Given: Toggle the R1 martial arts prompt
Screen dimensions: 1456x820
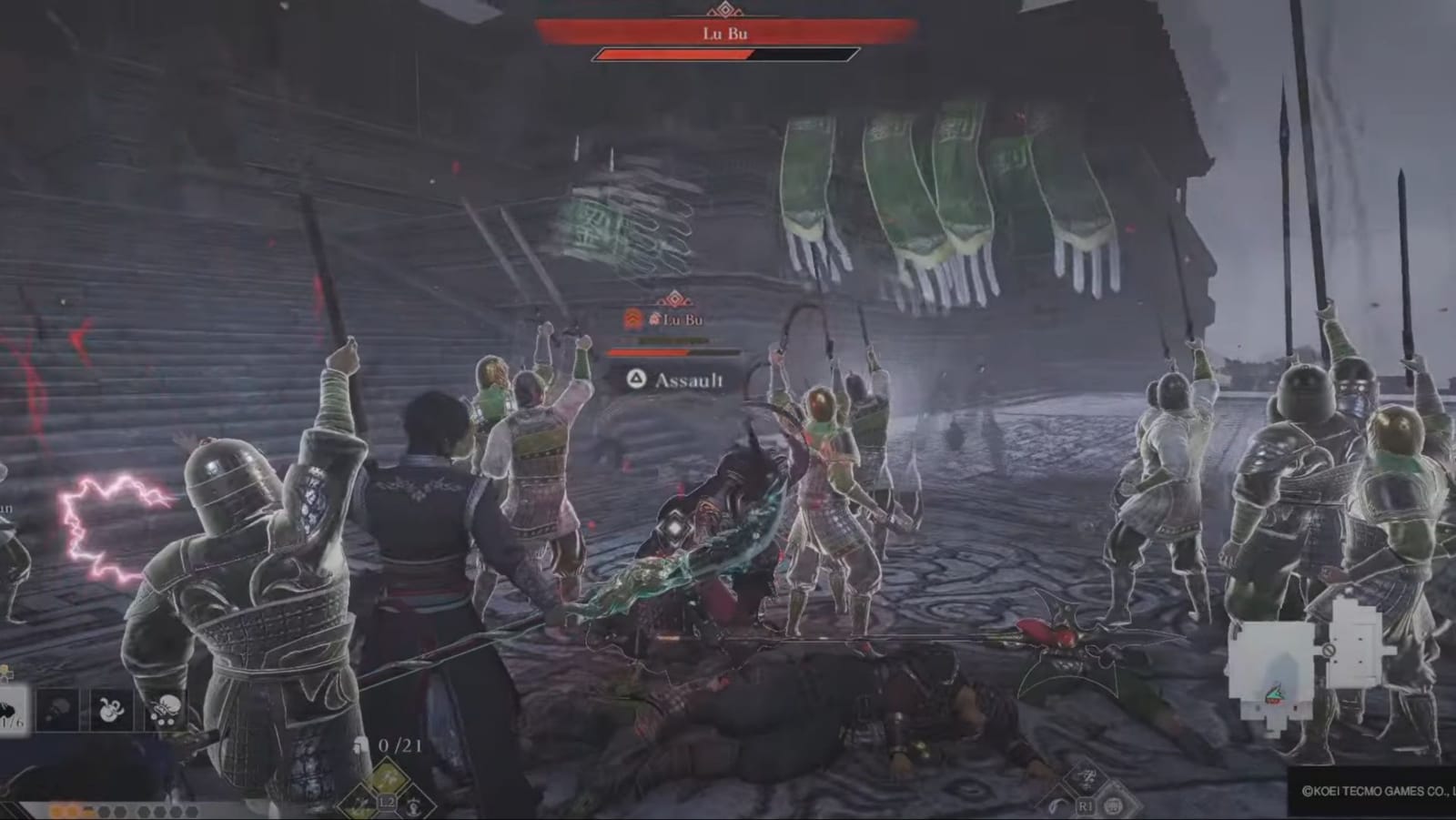Looking at the screenshot, I should [x=1085, y=805].
